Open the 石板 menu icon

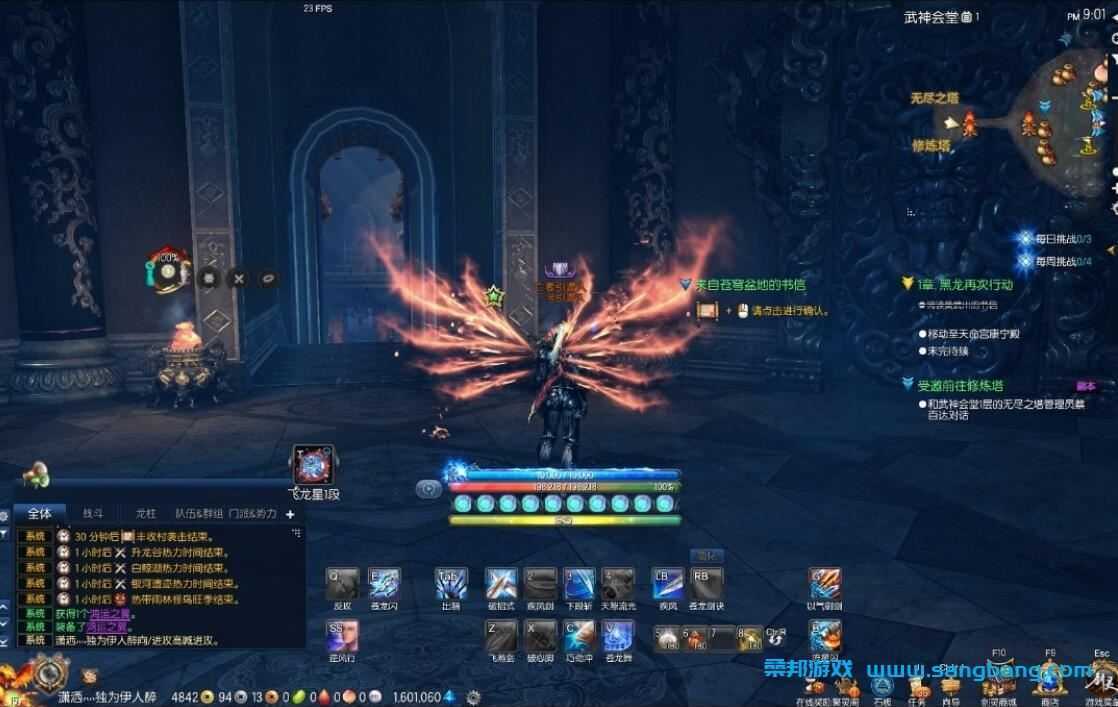pyautogui.click(x=882, y=686)
